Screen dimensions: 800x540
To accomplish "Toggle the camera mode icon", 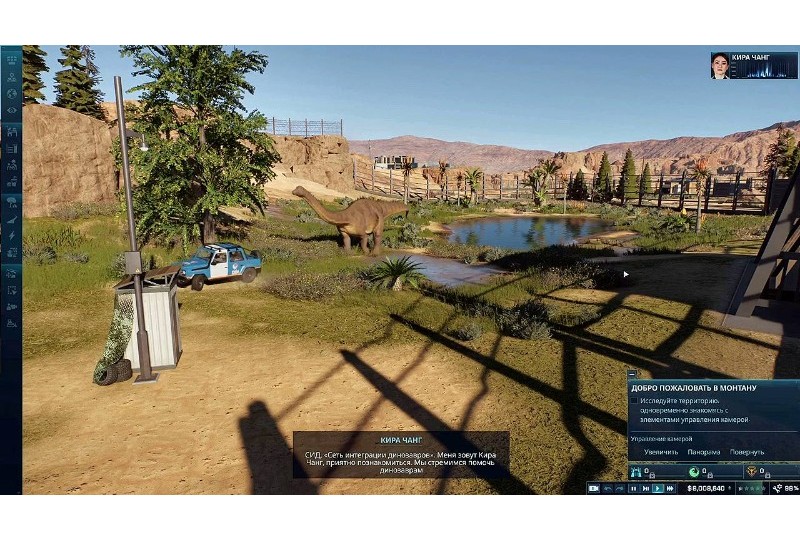I will 594,488.
